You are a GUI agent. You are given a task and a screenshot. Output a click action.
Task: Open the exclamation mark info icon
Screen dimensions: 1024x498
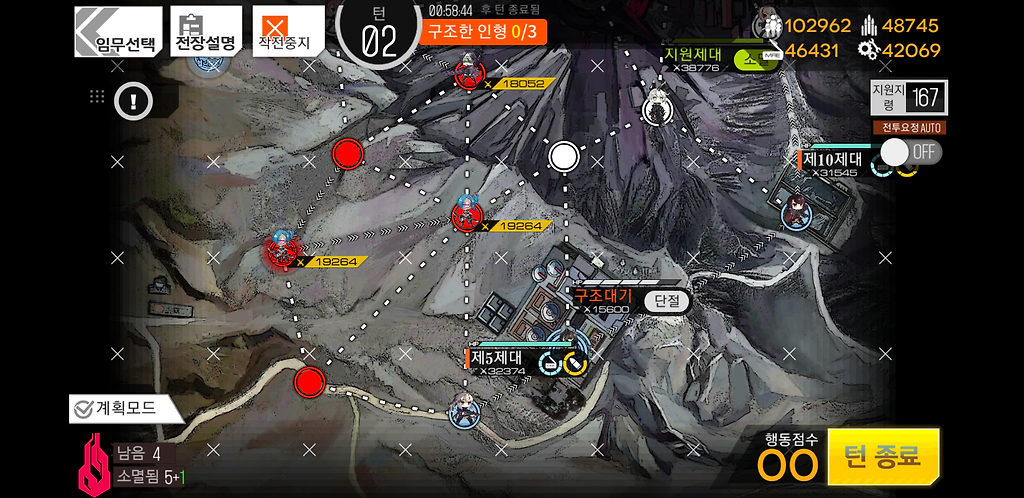[132, 99]
